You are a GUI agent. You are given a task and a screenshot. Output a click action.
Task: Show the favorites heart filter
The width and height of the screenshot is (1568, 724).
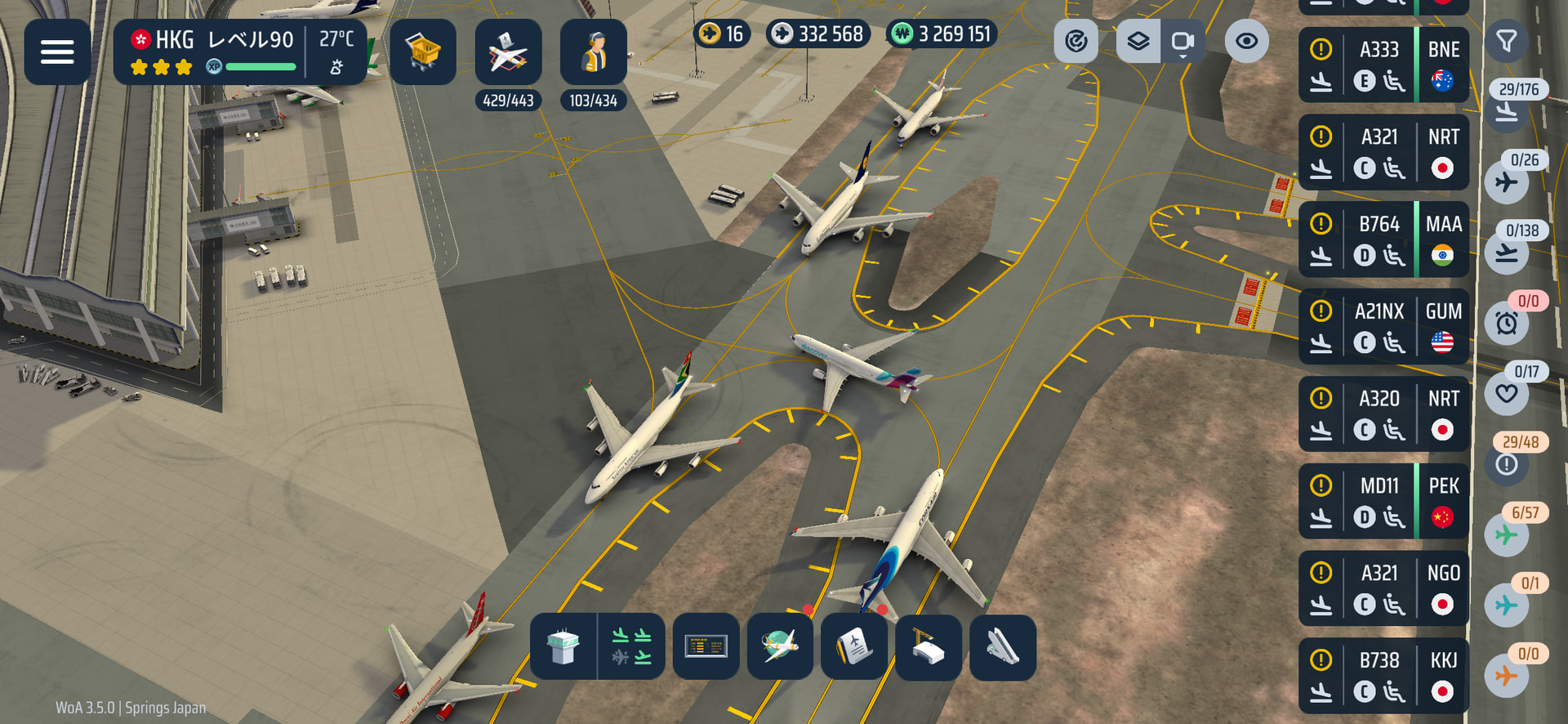tap(1507, 393)
